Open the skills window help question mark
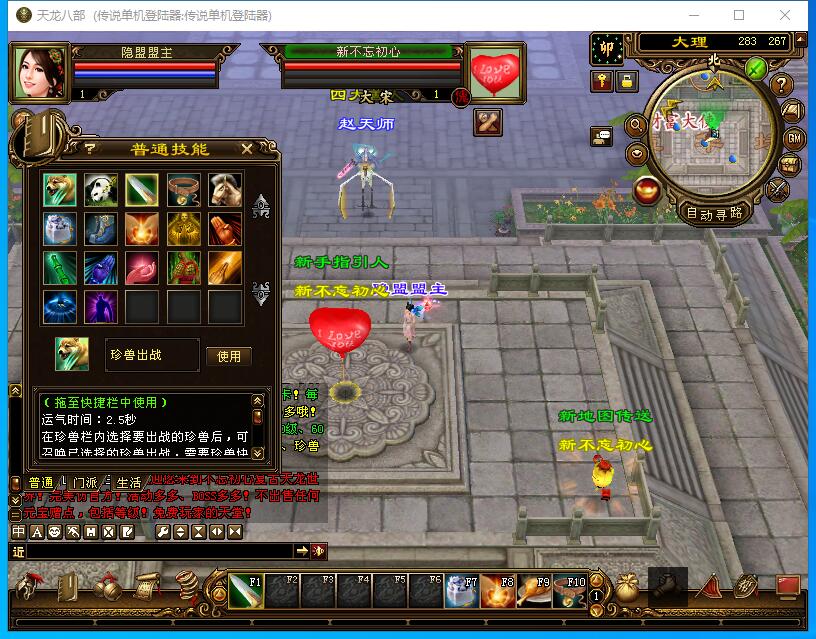This screenshot has height=639, width=816. (89, 148)
